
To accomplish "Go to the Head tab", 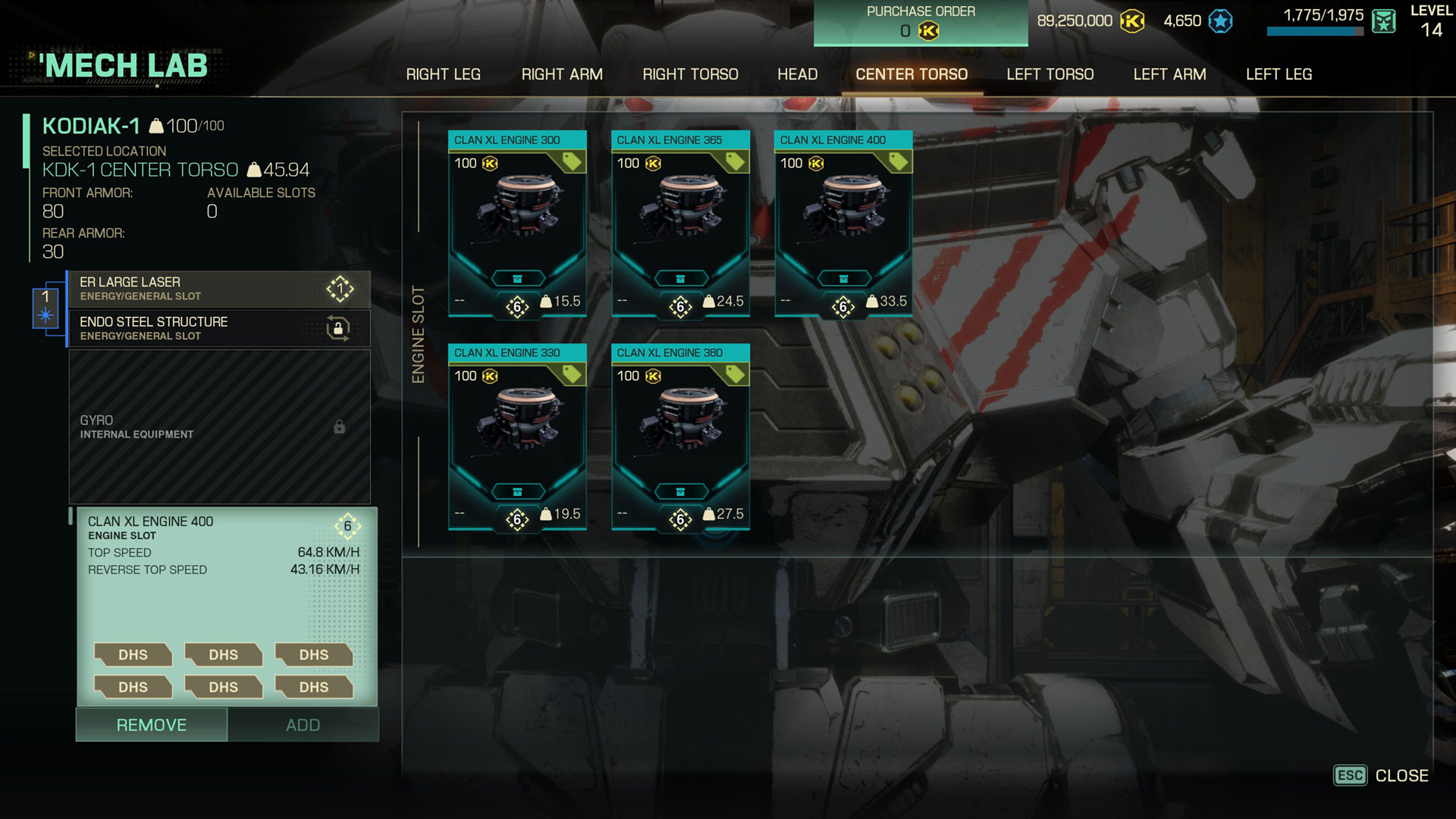I will pos(797,74).
